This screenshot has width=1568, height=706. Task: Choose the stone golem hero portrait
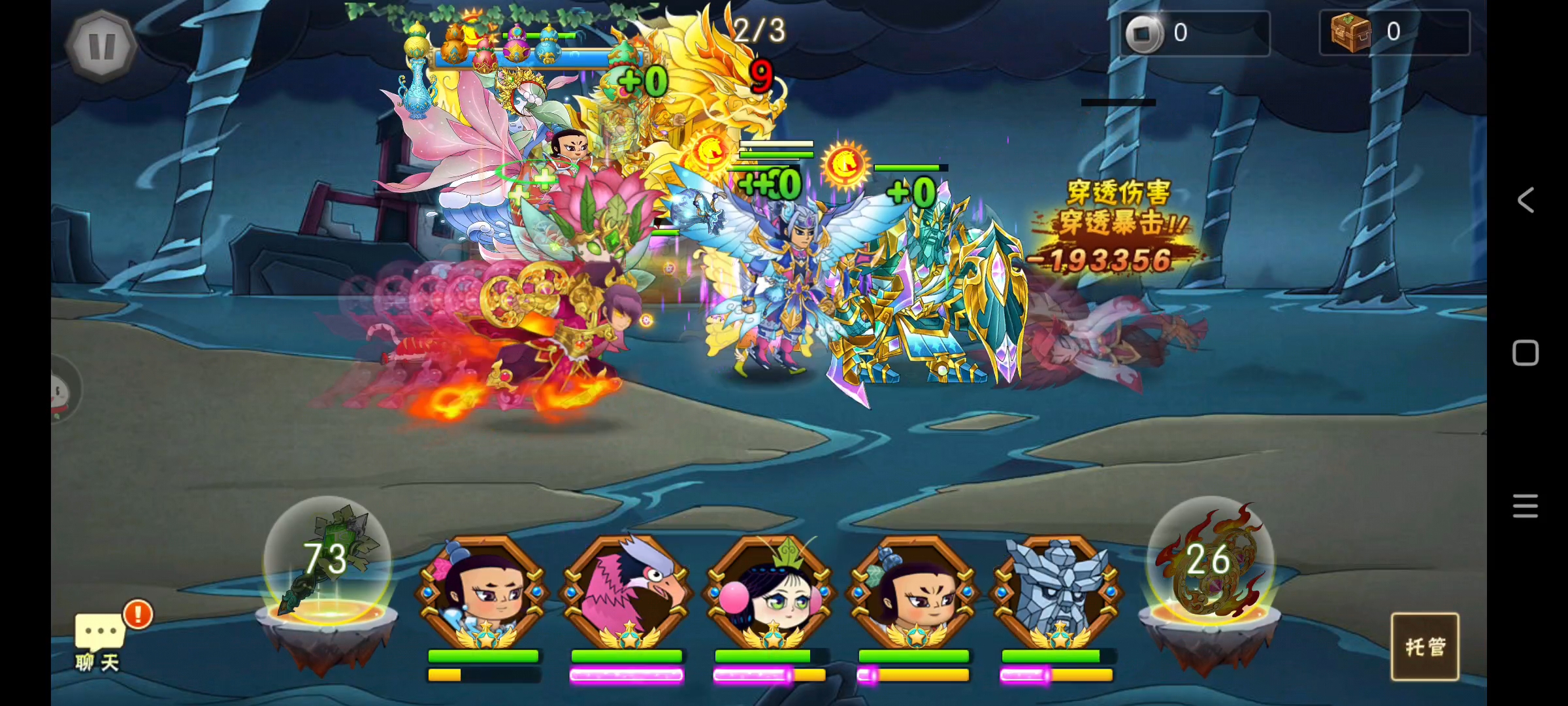pyautogui.click(x=1057, y=592)
